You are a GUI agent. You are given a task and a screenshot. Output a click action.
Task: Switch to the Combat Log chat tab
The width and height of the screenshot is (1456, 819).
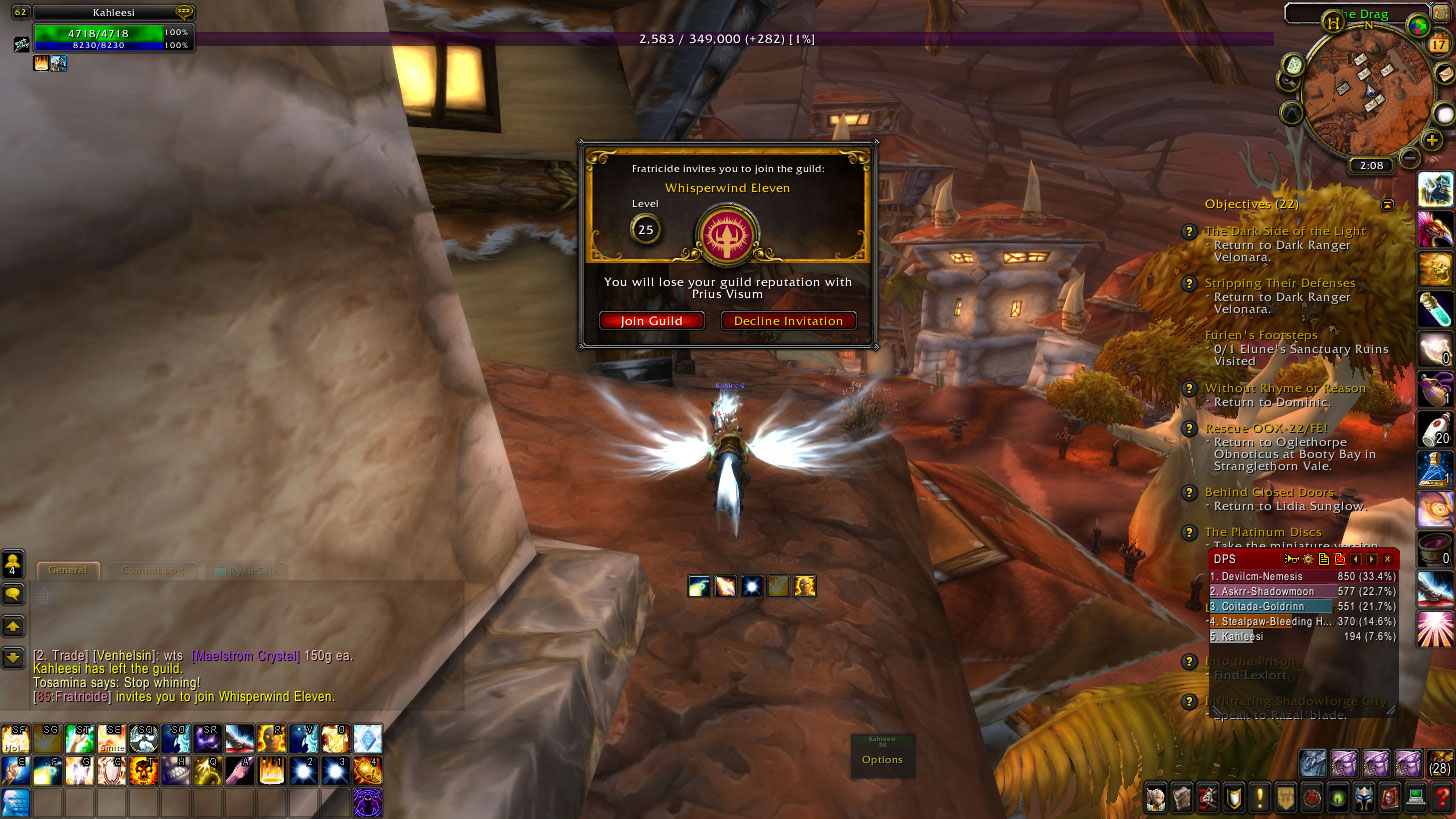(x=152, y=571)
